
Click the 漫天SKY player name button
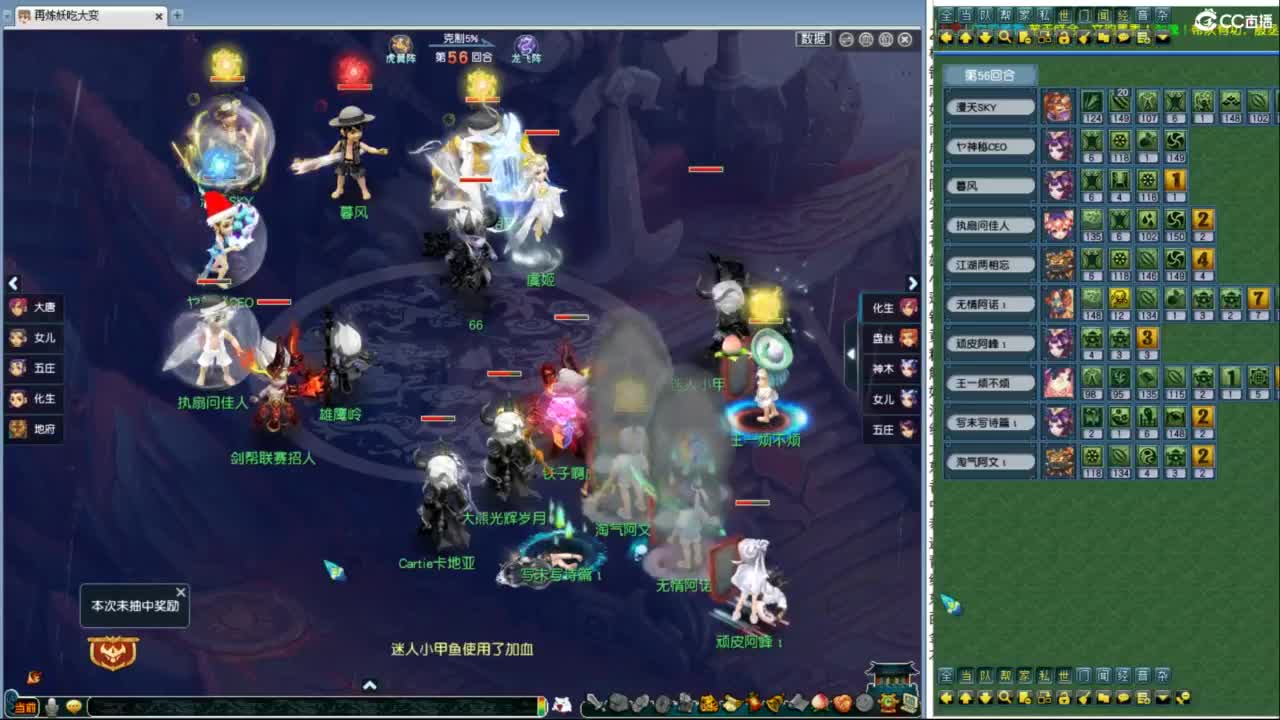click(989, 106)
